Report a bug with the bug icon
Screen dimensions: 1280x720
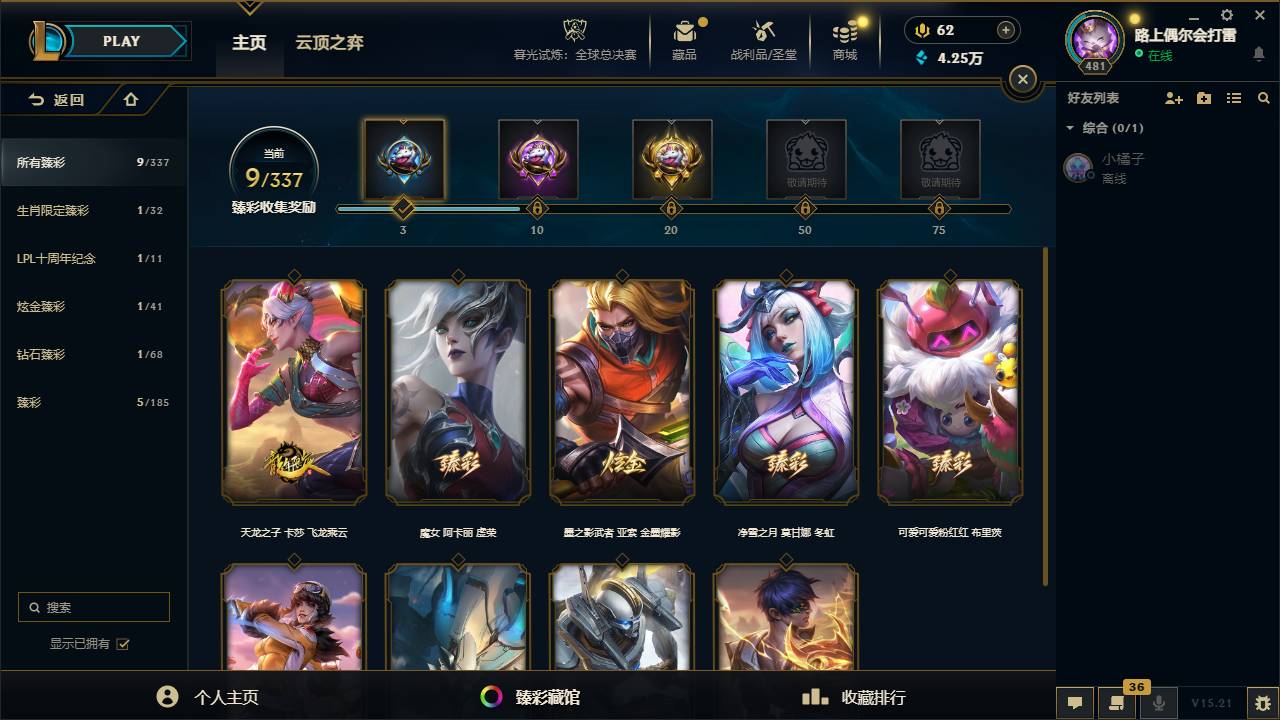(1263, 705)
